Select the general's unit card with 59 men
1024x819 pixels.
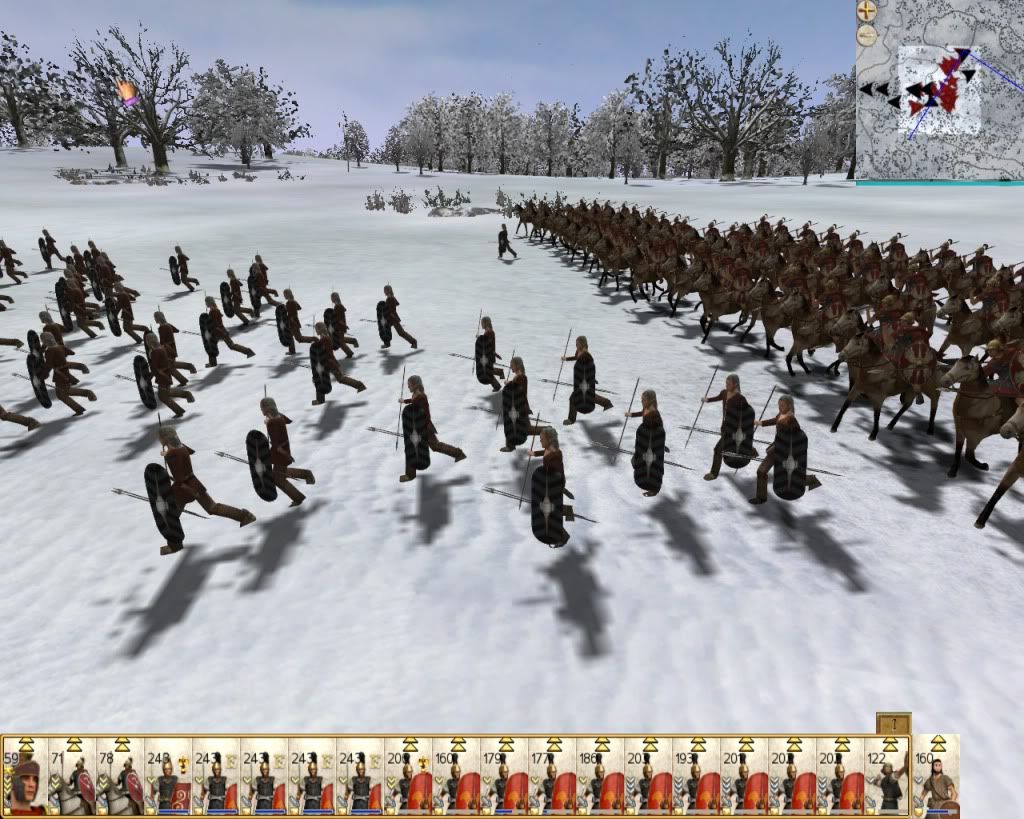click(x=25, y=777)
